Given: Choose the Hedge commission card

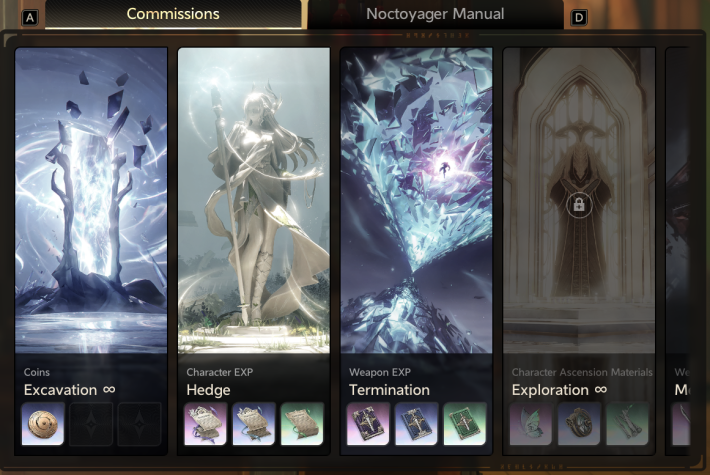Looking at the screenshot, I should tap(253, 220).
